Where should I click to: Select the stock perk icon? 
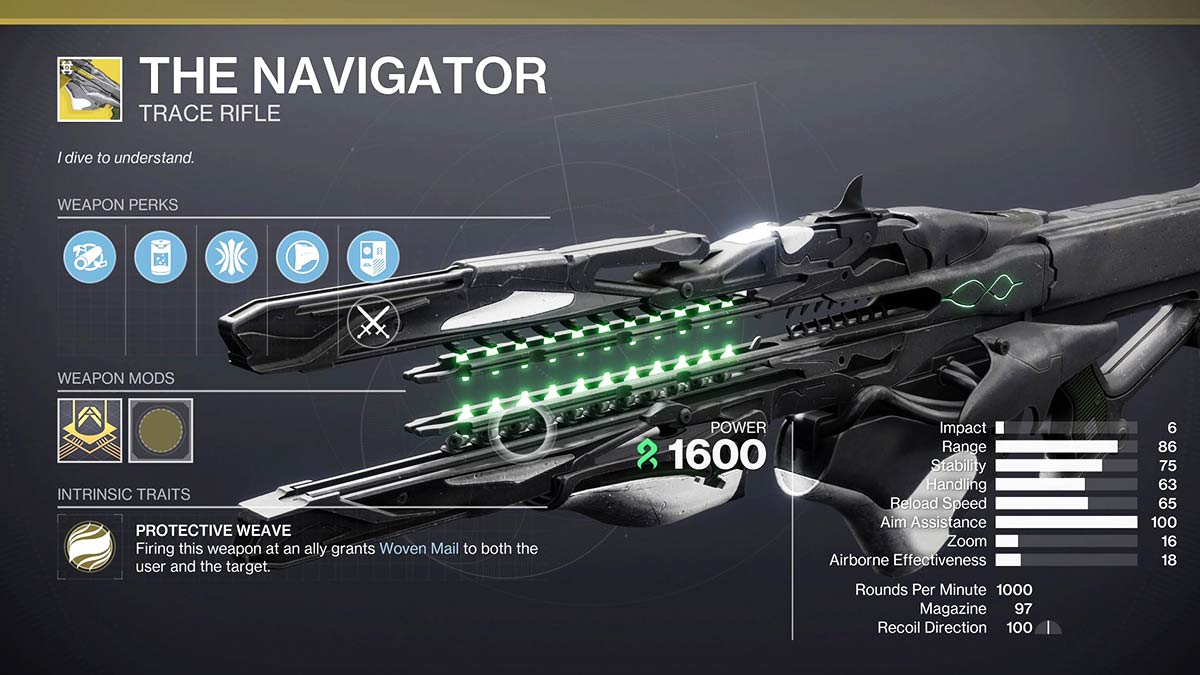[302, 257]
